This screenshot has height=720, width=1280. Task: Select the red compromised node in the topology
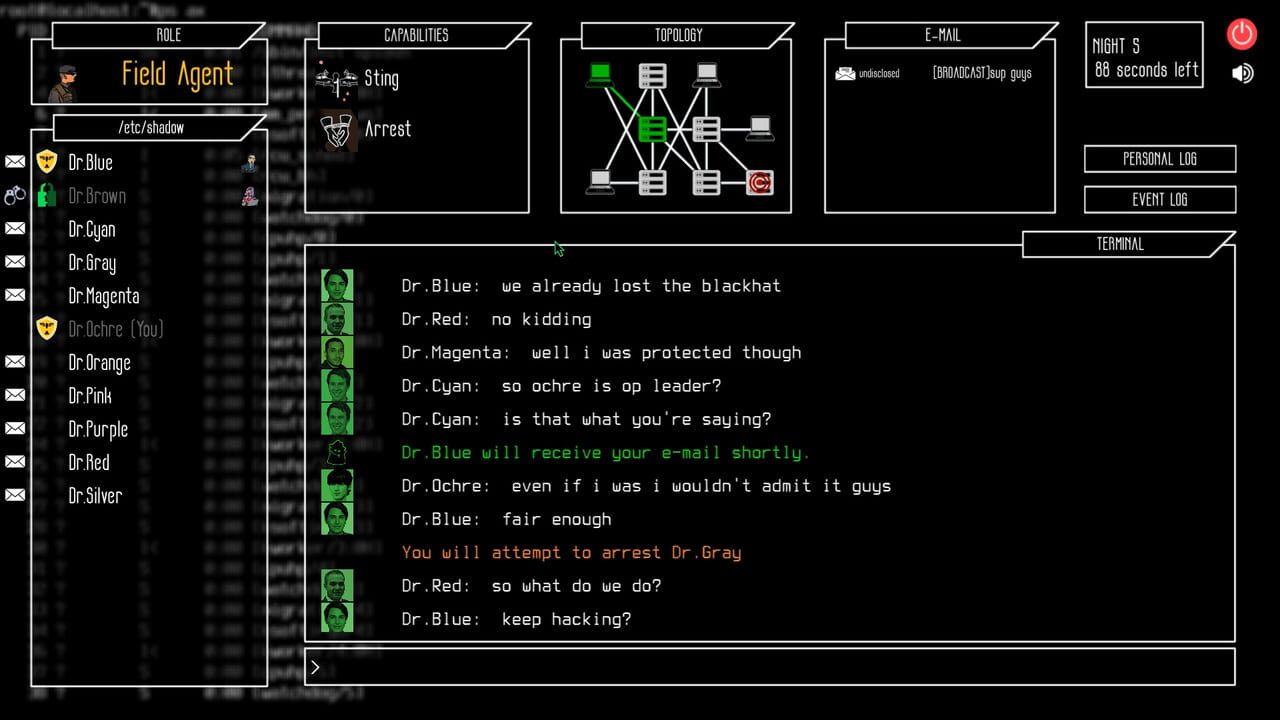tap(758, 182)
